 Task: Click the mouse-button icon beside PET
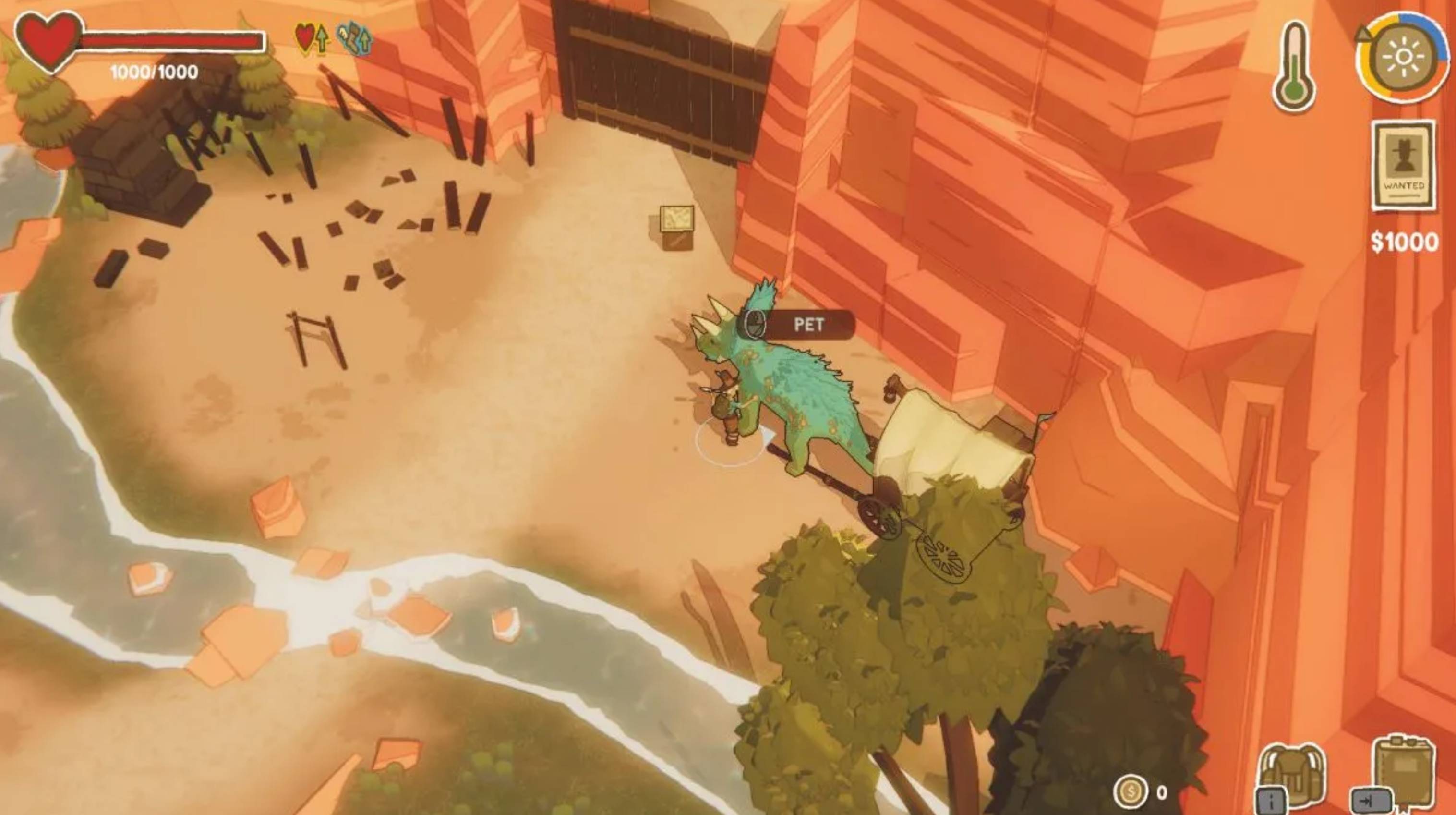point(756,324)
